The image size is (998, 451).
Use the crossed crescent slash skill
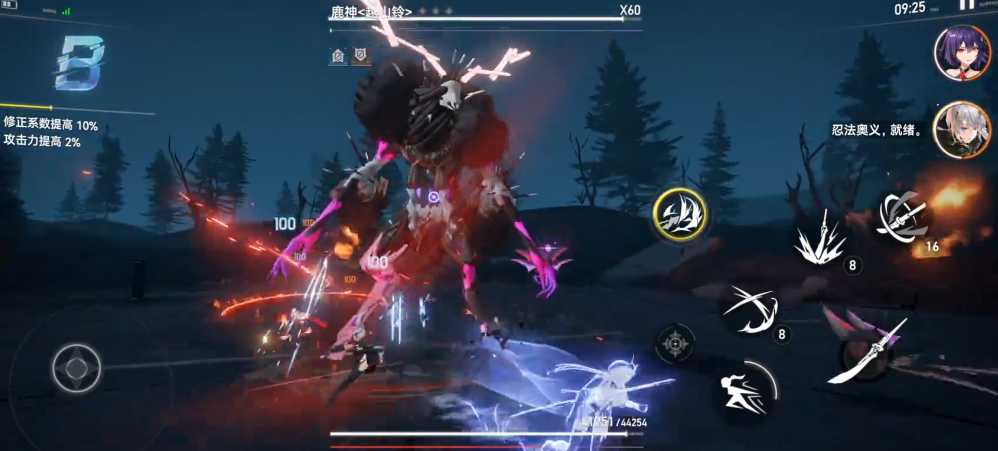point(750,309)
